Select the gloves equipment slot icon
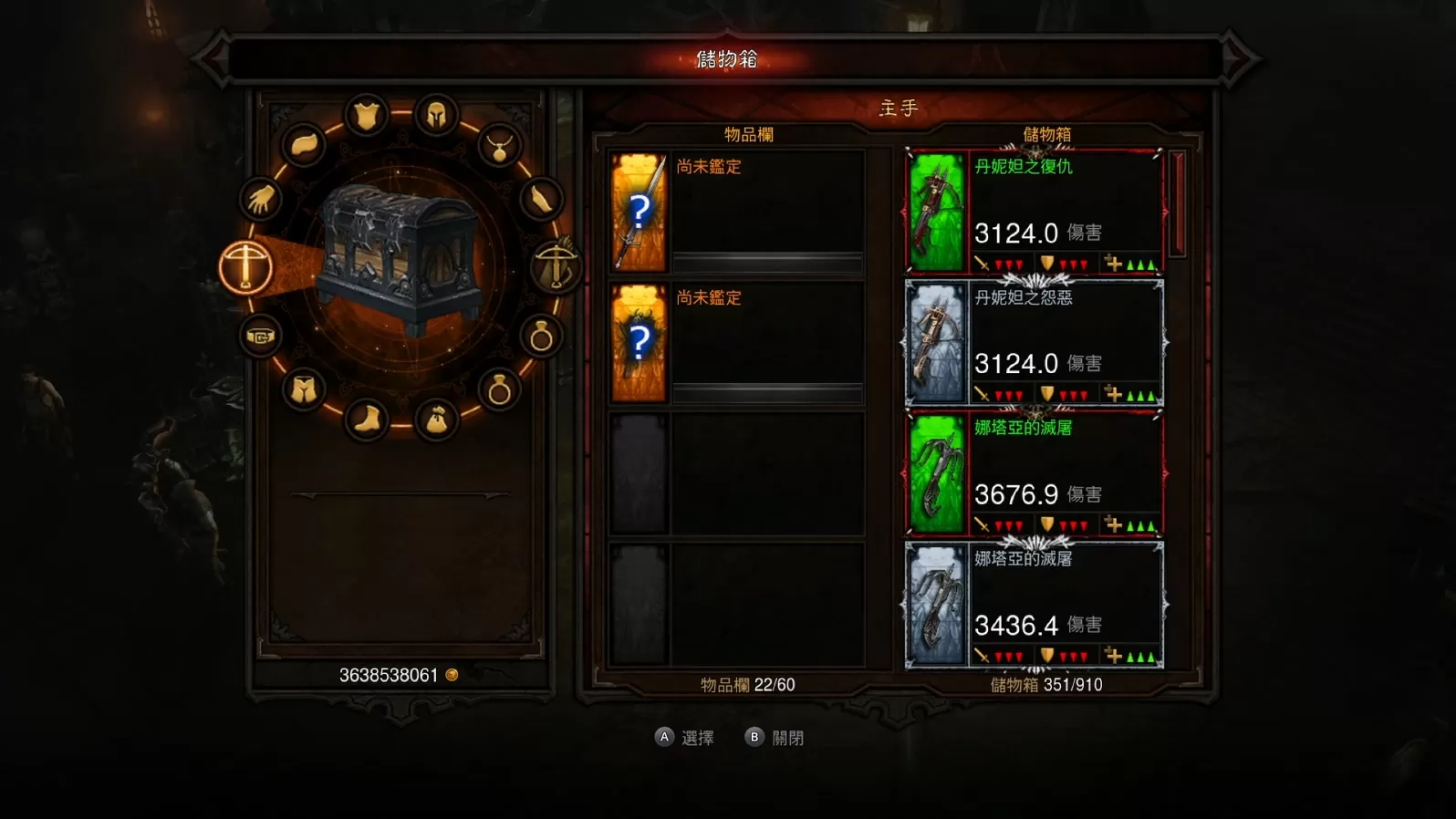The height and width of the screenshot is (819, 1456). (x=259, y=200)
